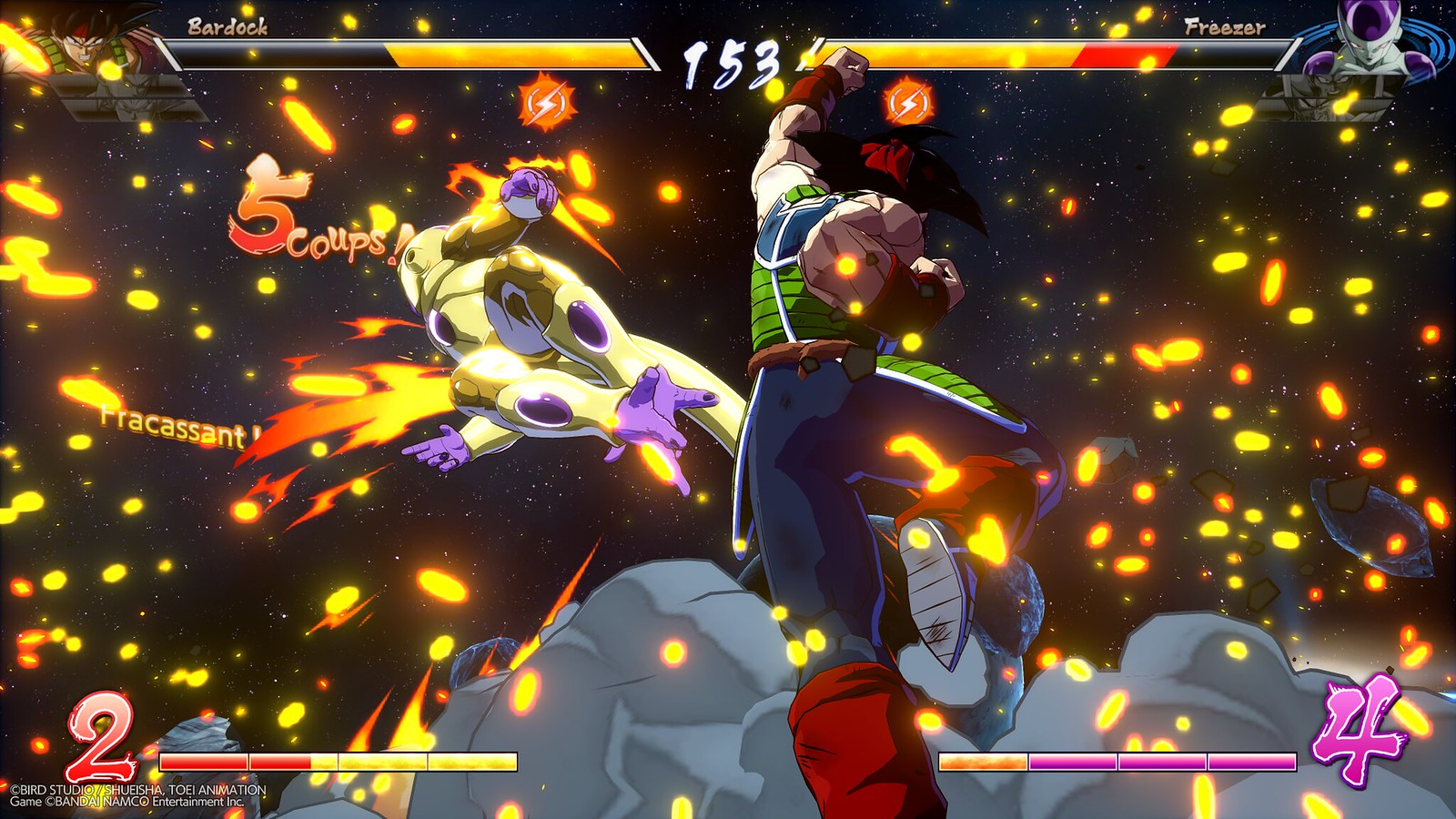Viewport: 1456px width, 819px height.
Task: Activate Bardock's Sparking Blast lightning icon
Action: [x=548, y=103]
